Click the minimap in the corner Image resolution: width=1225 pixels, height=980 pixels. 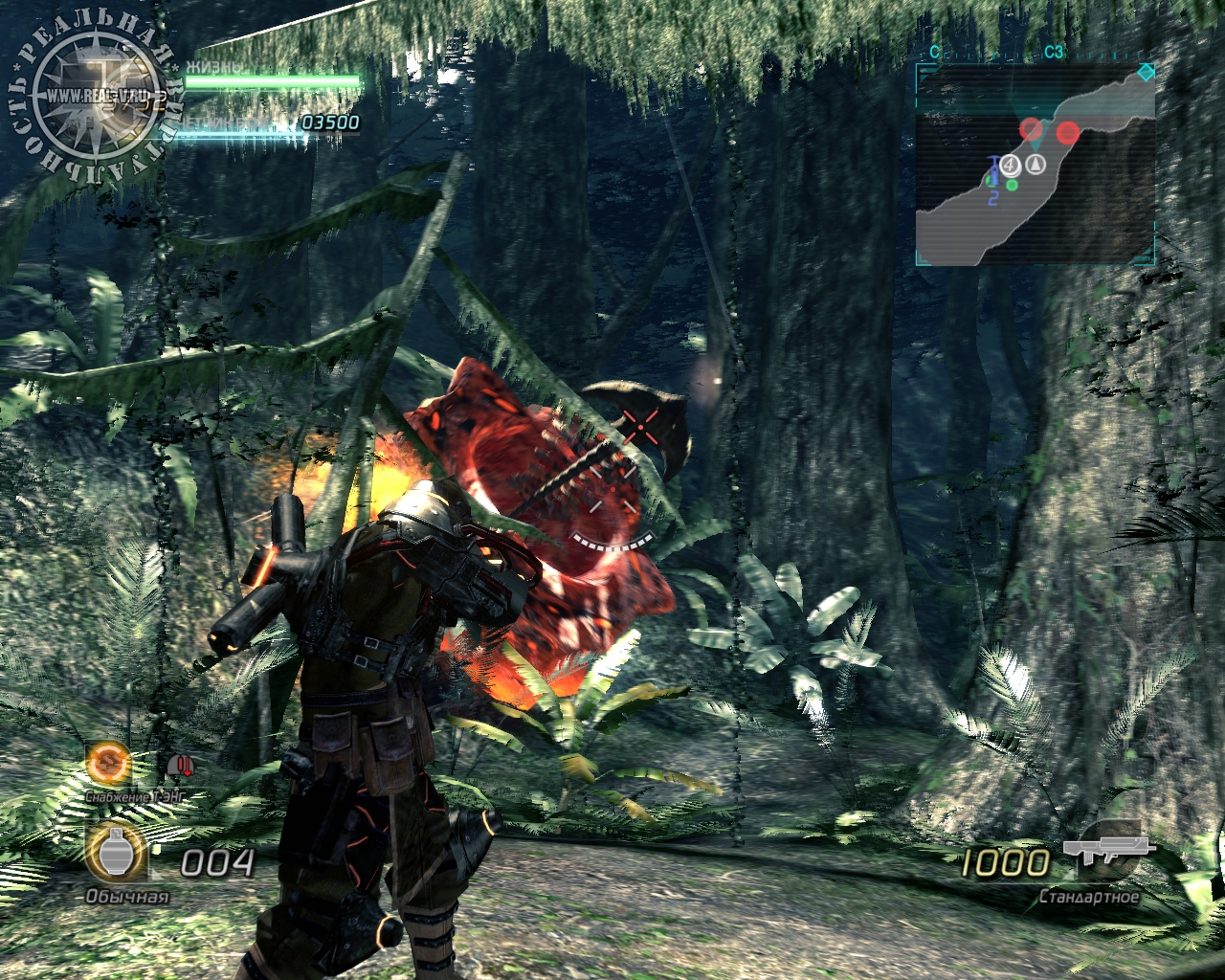click(1035, 165)
